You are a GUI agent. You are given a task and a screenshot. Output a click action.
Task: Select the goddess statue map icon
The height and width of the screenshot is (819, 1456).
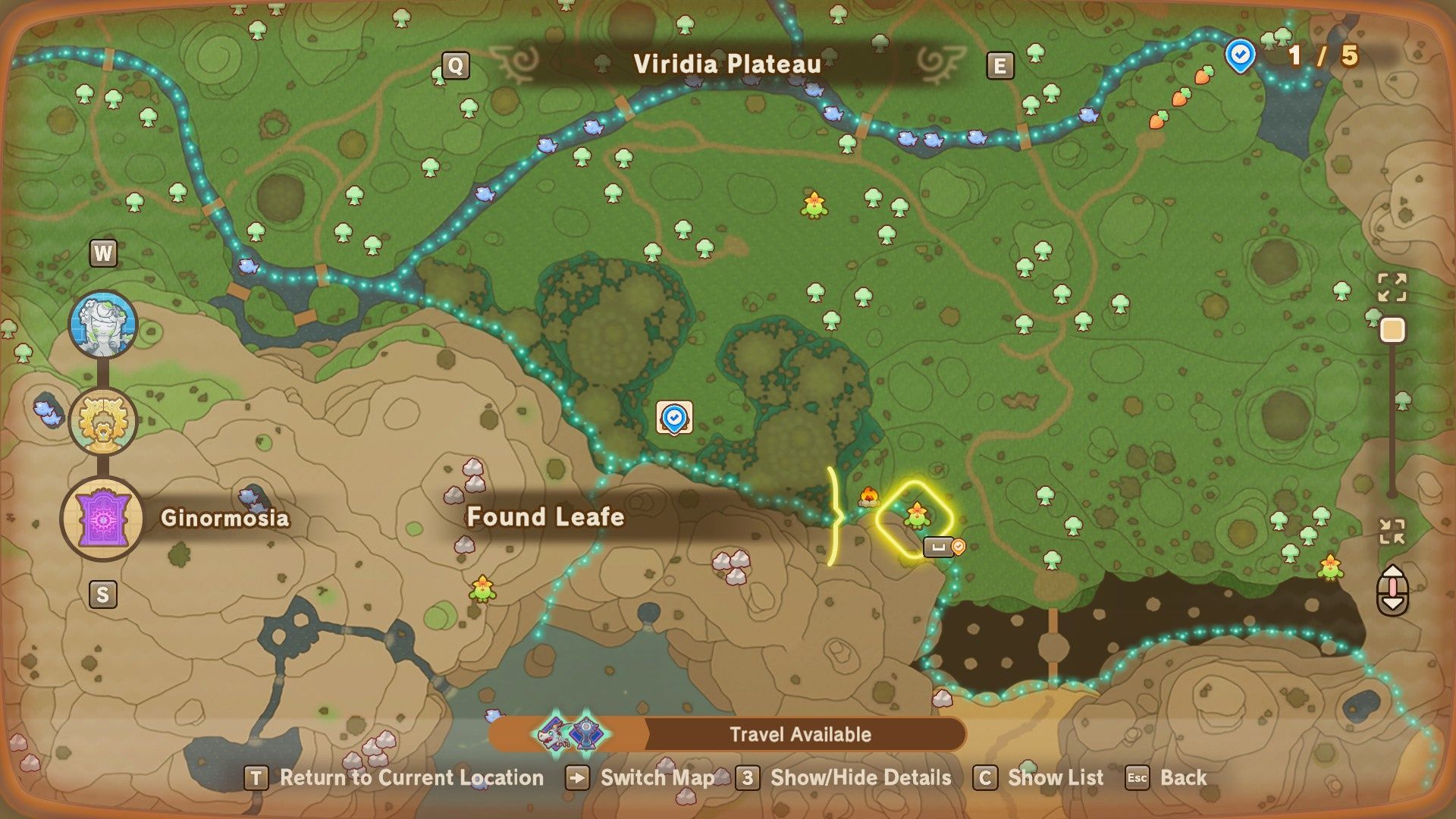coord(104,322)
